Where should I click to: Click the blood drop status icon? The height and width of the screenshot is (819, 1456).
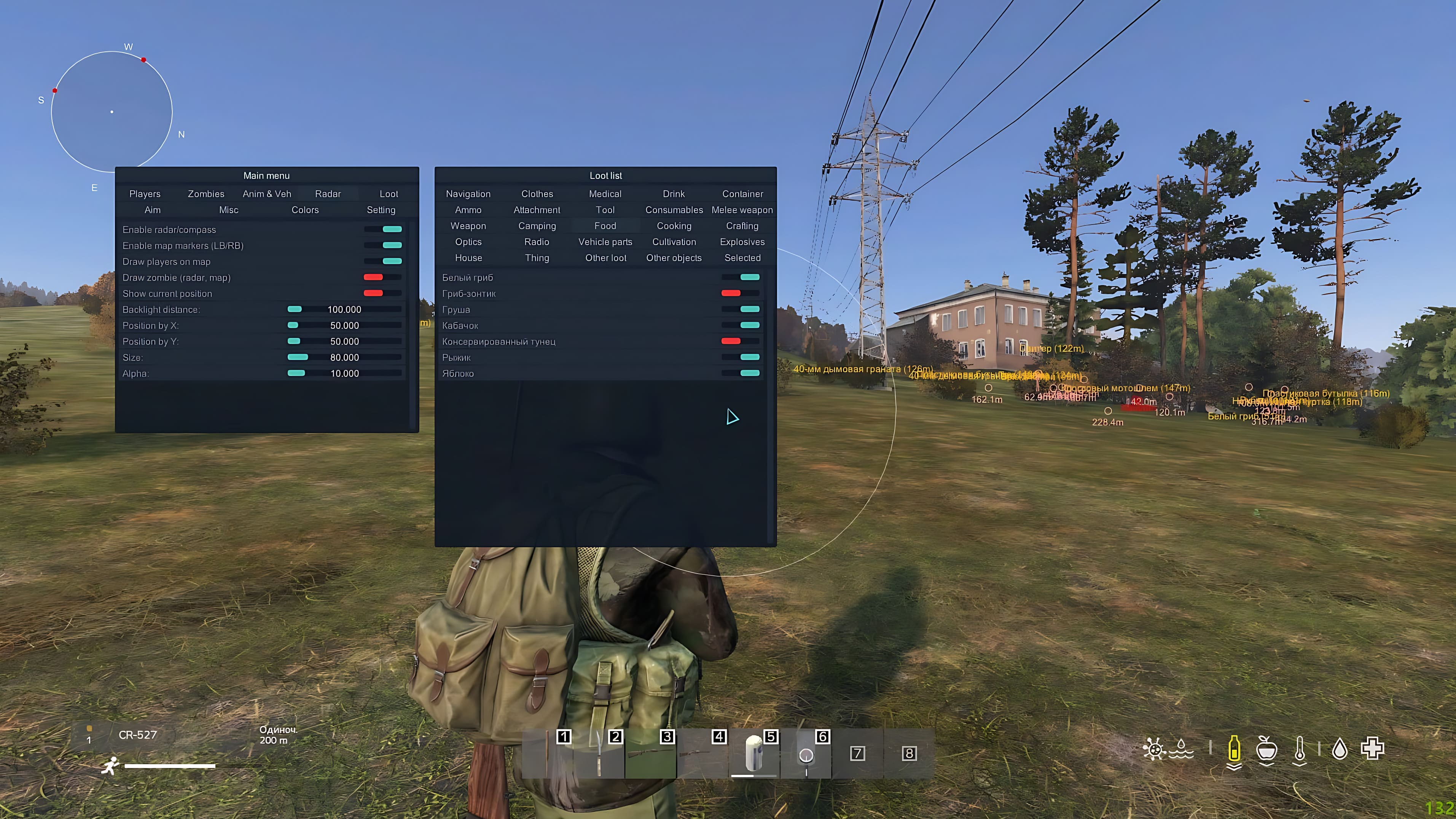pos(1341,749)
